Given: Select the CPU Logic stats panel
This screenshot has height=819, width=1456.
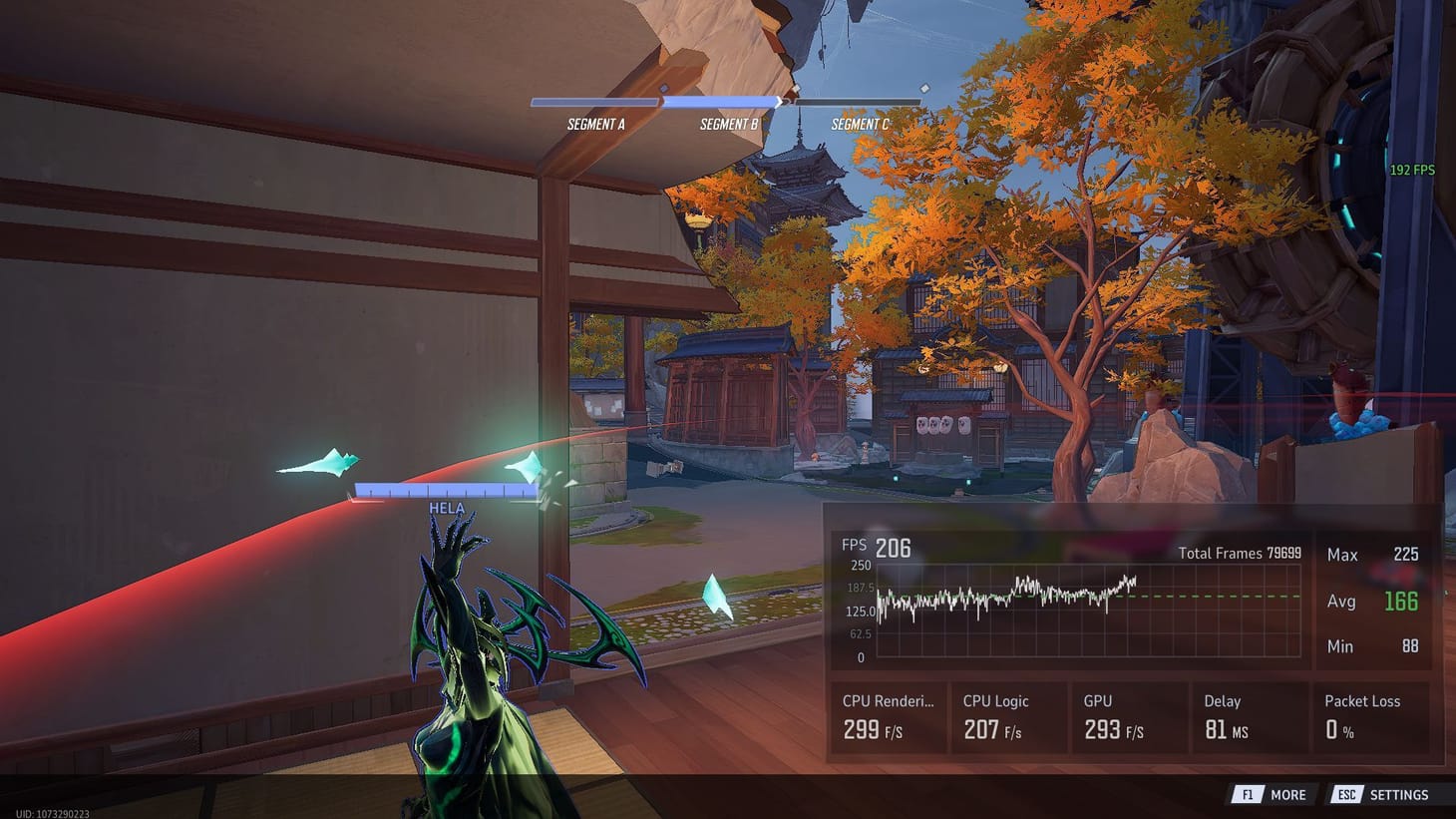Looking at the screenshot, I should tap(1007, 718).
